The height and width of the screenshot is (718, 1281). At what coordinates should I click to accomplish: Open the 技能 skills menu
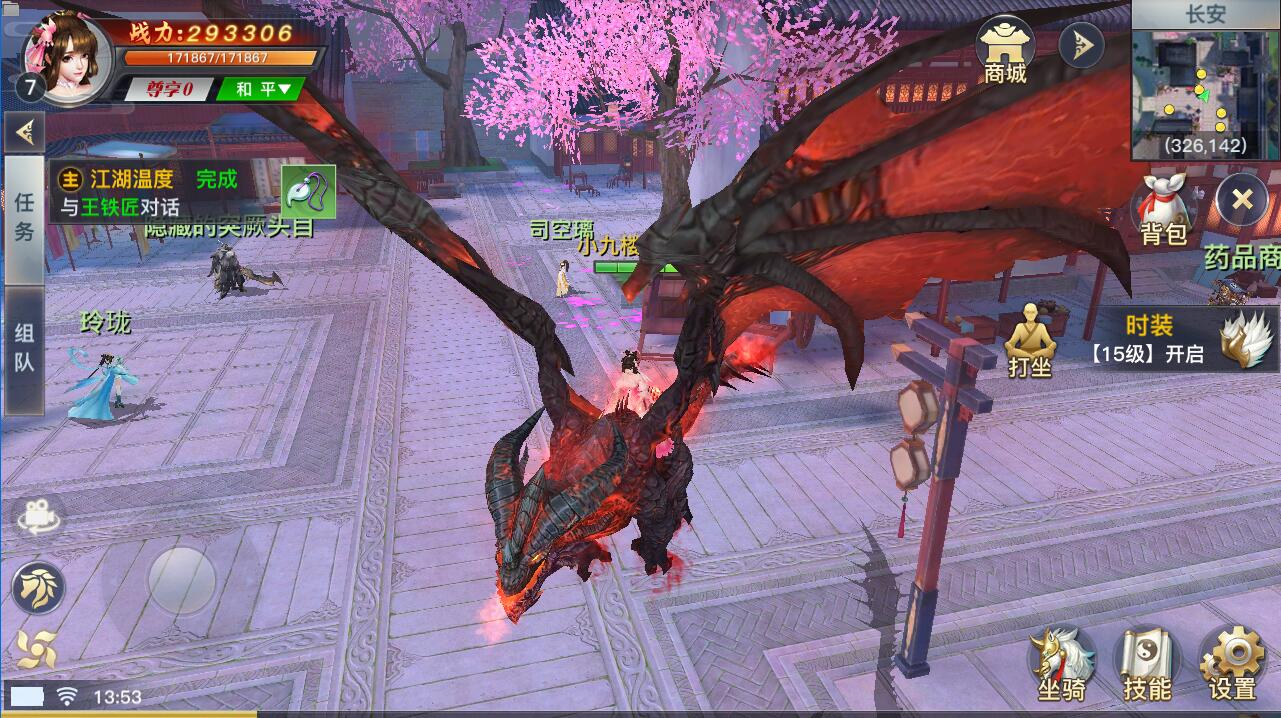1146,663
